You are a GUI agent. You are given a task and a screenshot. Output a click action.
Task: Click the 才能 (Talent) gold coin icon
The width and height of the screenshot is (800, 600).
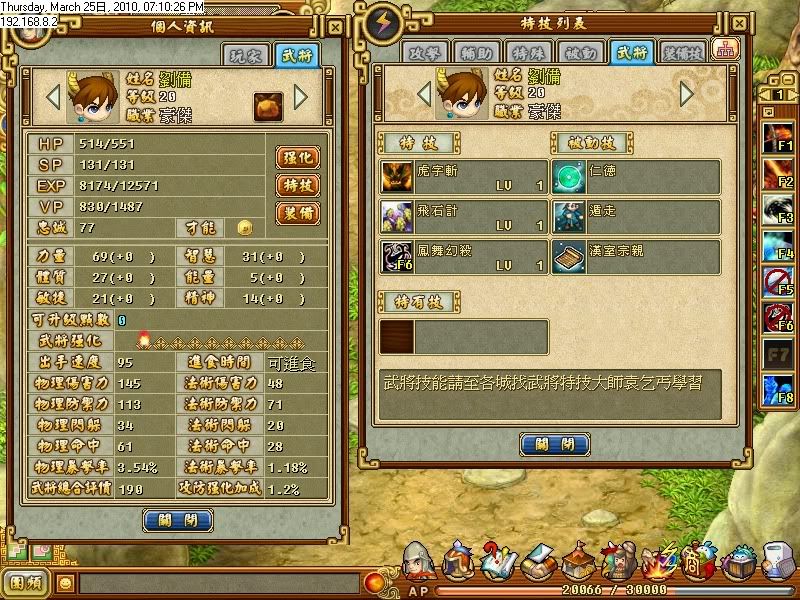pyautogui.click(x=243, y=228)
